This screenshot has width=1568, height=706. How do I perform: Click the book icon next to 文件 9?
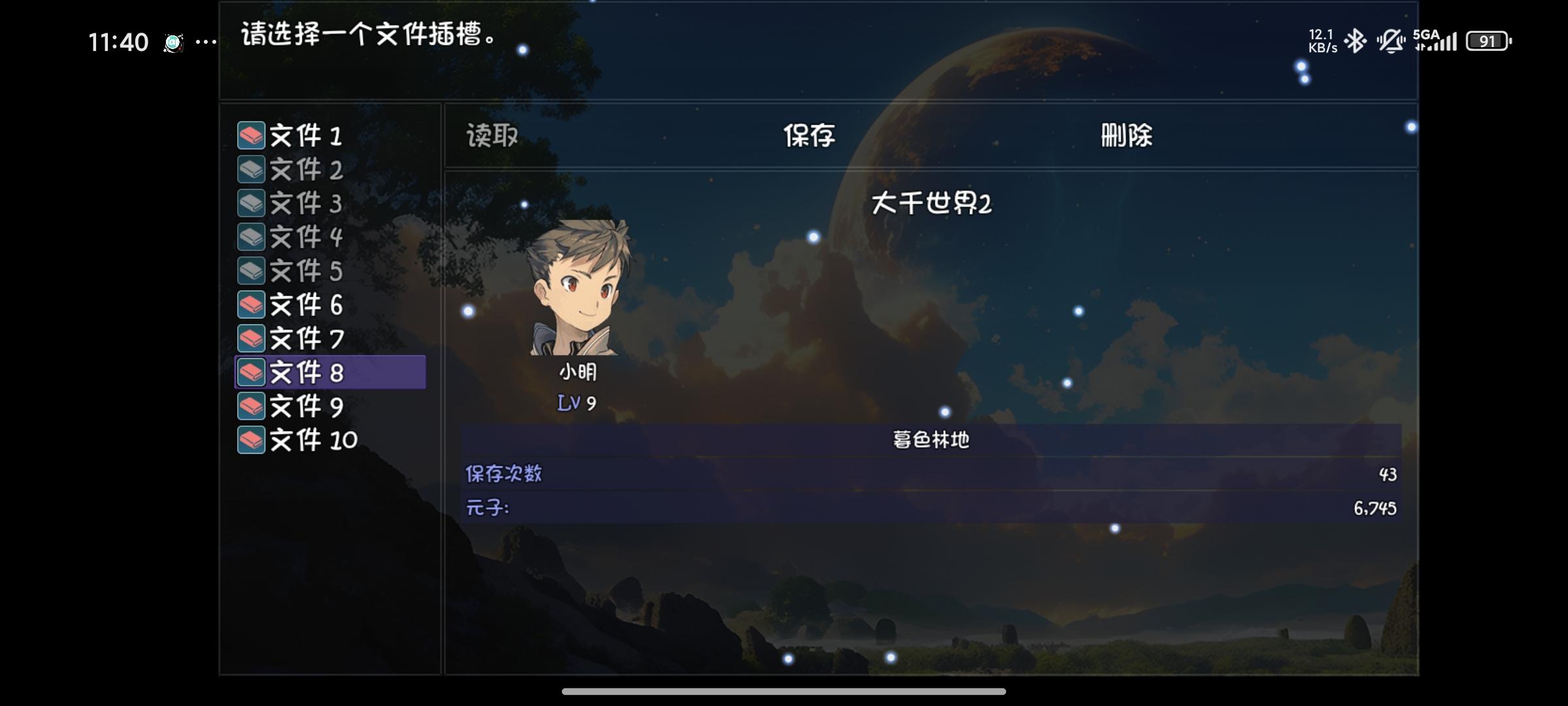tap(250, 406)
